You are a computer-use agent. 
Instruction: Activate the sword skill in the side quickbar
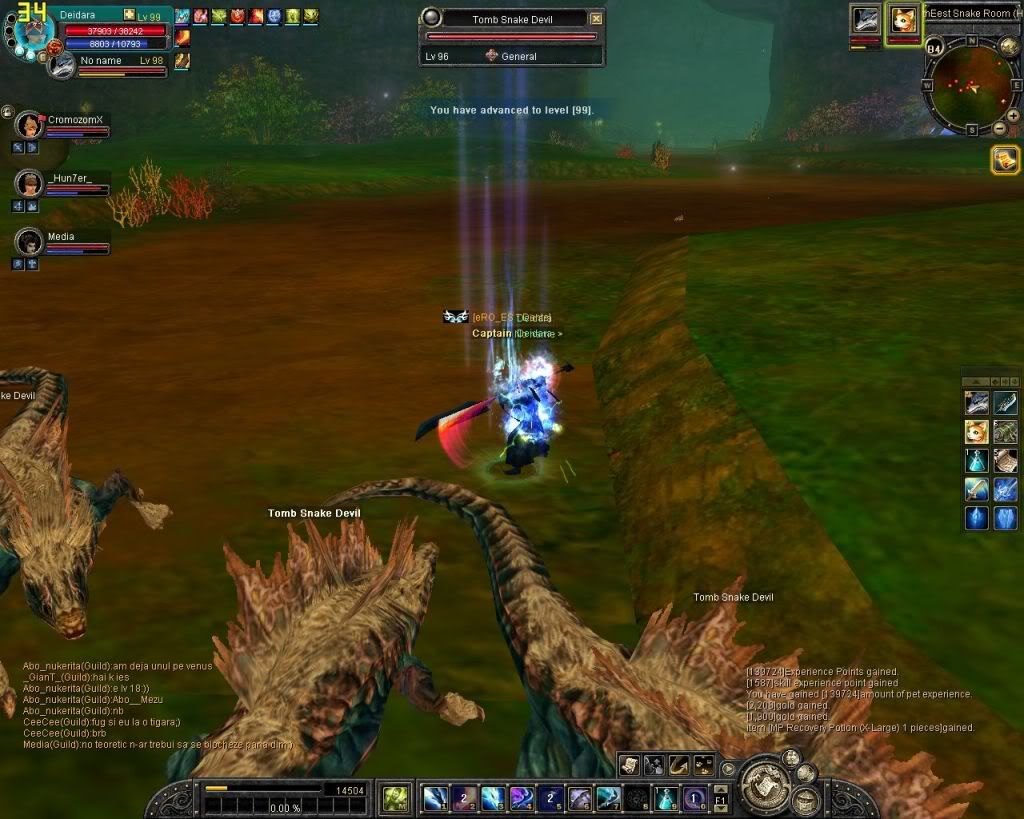pos(976,489)
